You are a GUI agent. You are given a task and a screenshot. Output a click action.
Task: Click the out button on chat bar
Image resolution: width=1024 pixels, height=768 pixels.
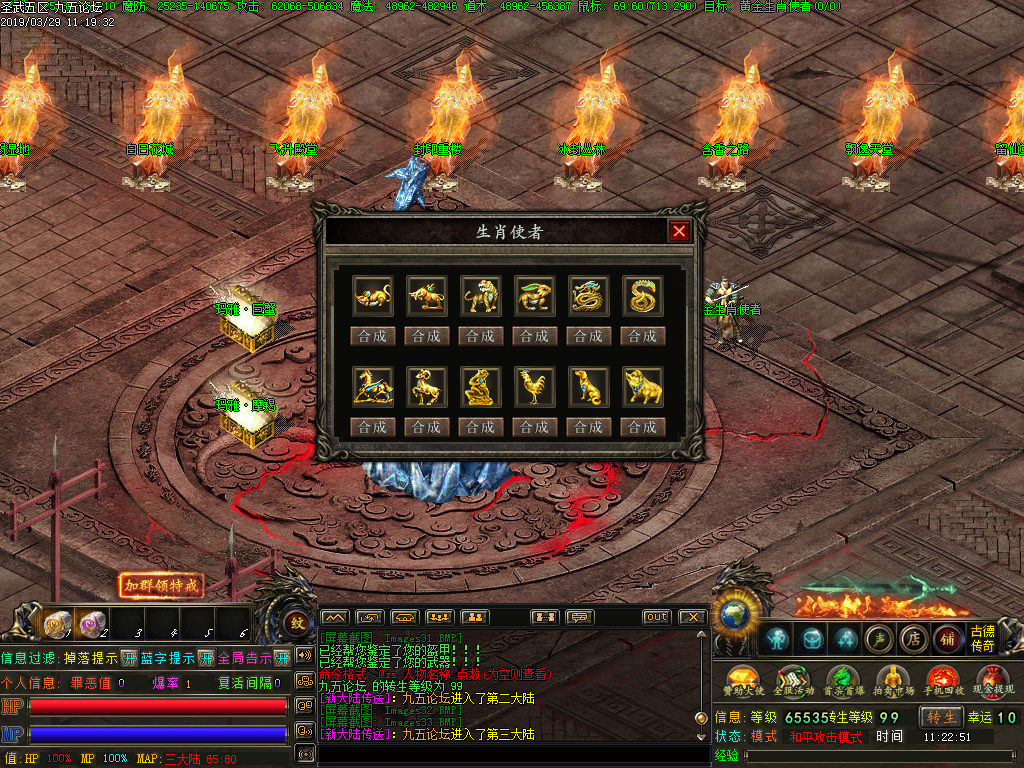pyautogui.click(x=656, y=617)
